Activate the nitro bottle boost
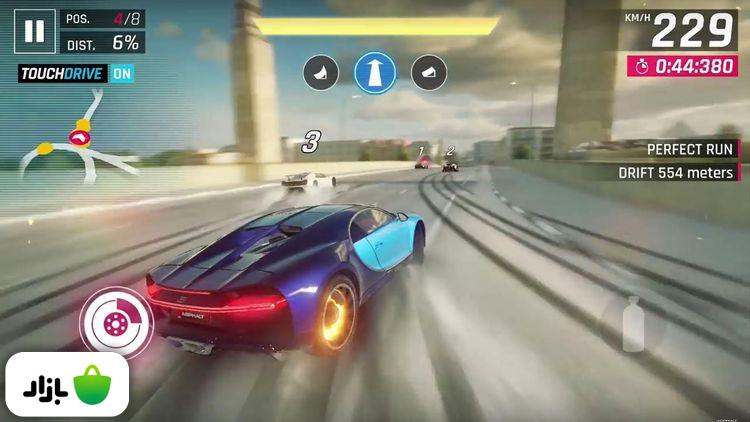 click(x=633, y=325)
